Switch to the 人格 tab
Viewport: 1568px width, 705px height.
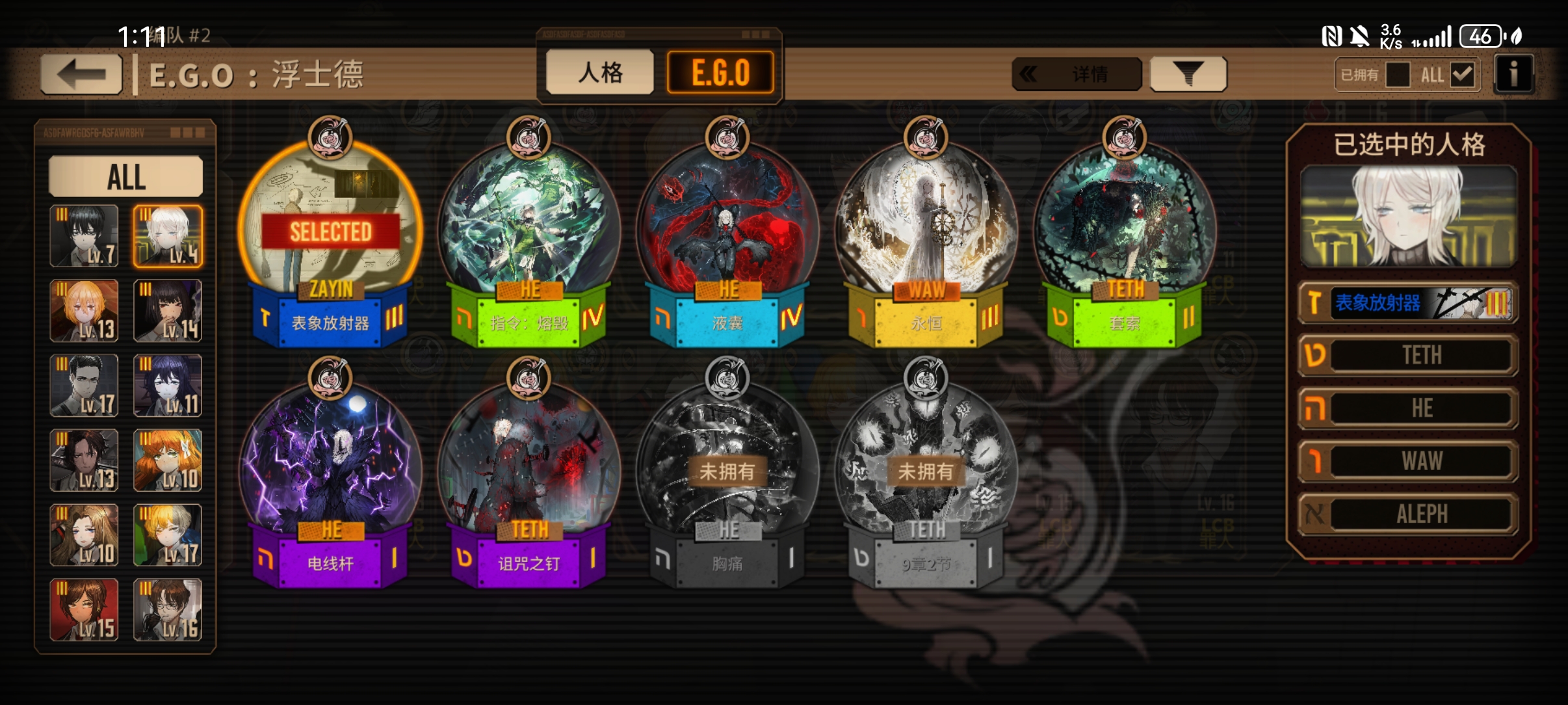tap(599, 72)
